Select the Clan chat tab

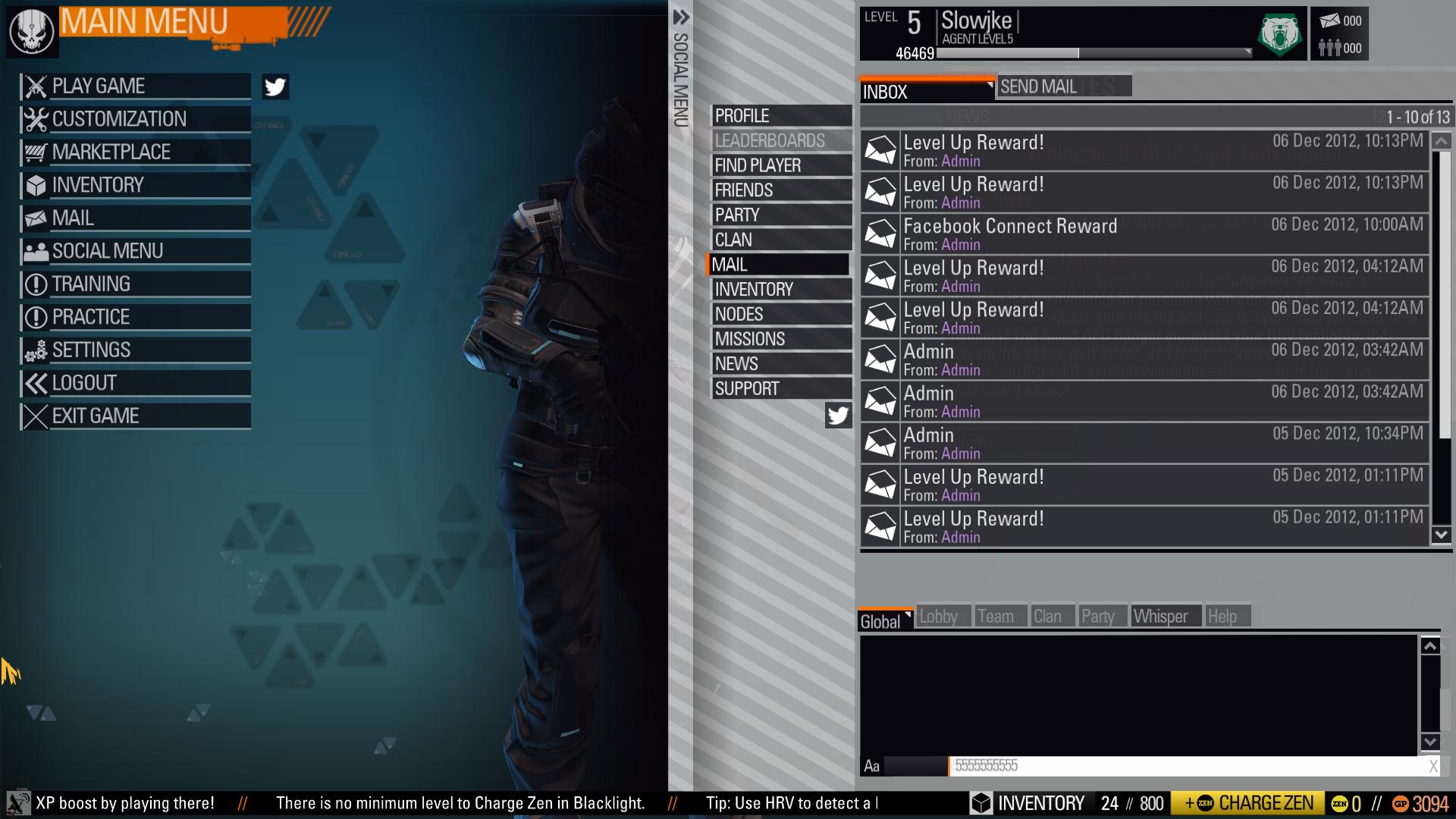coord(1048,617)
